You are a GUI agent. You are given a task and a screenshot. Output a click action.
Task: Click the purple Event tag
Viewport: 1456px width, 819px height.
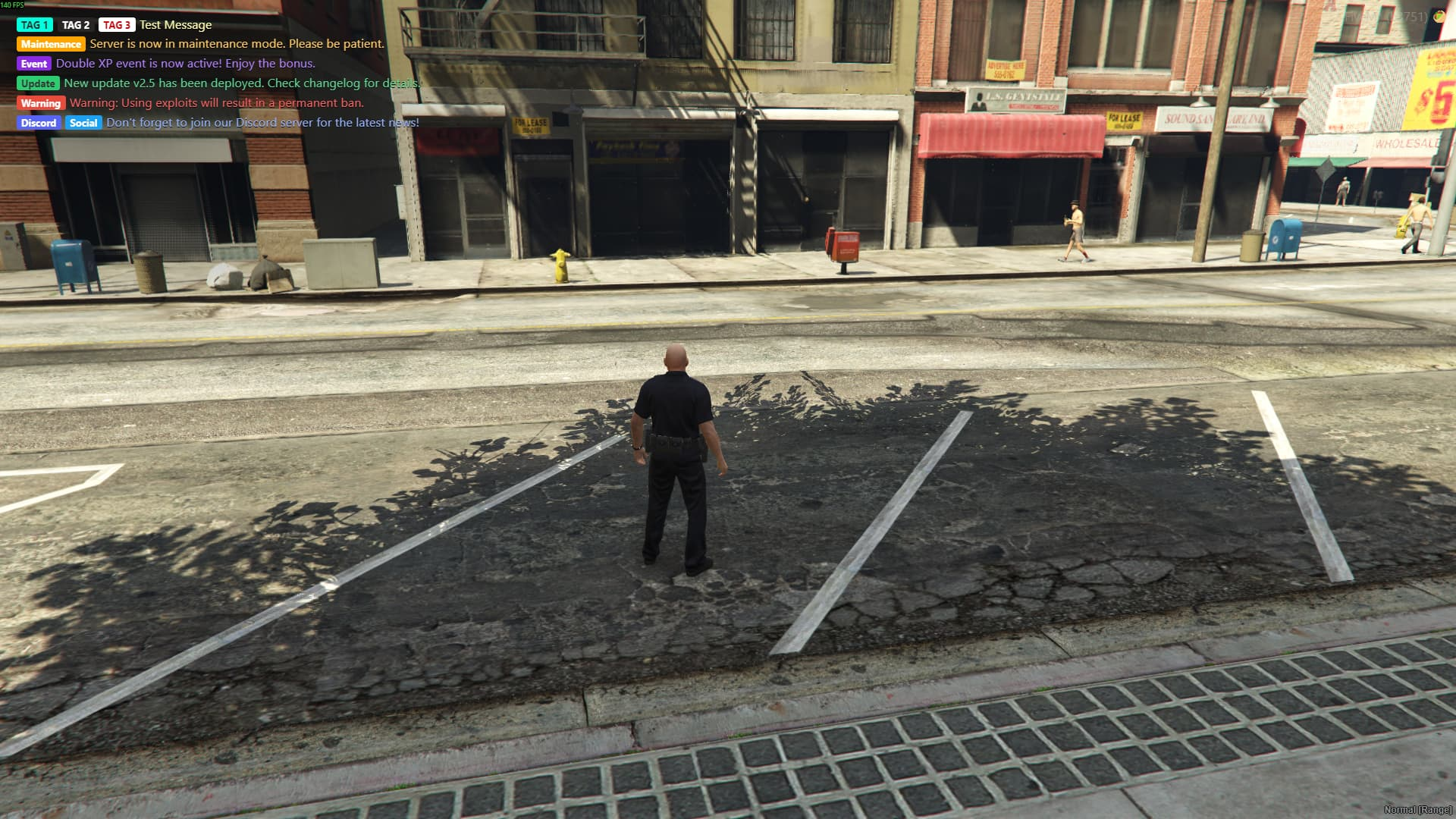(x=34, y=64)
